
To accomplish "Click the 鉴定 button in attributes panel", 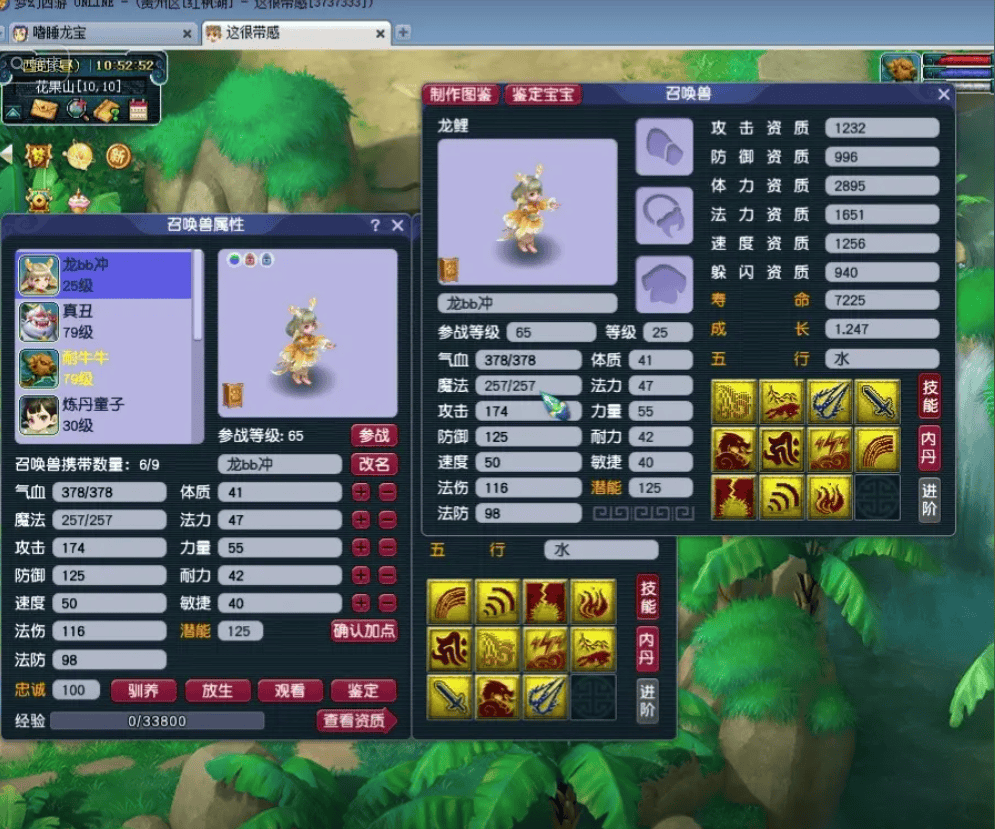I will click(363, 691).
